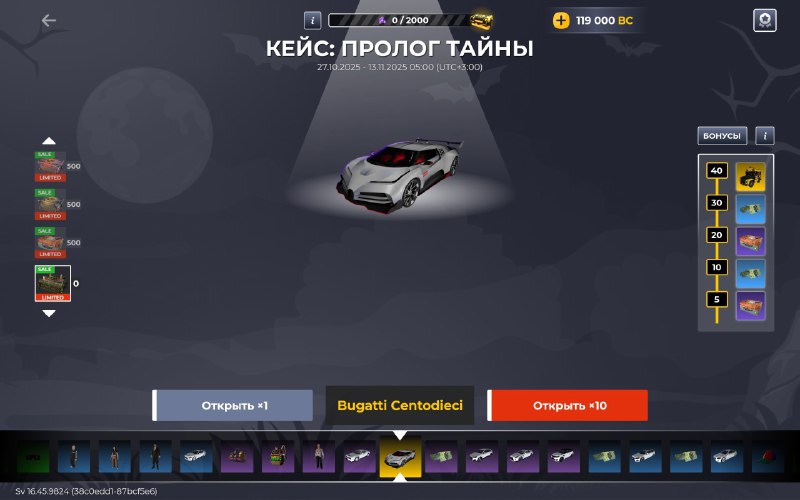Viewport: 800px width, 500px height.
Task: Click the Бонусы button
Action: [x=722, y=136]
